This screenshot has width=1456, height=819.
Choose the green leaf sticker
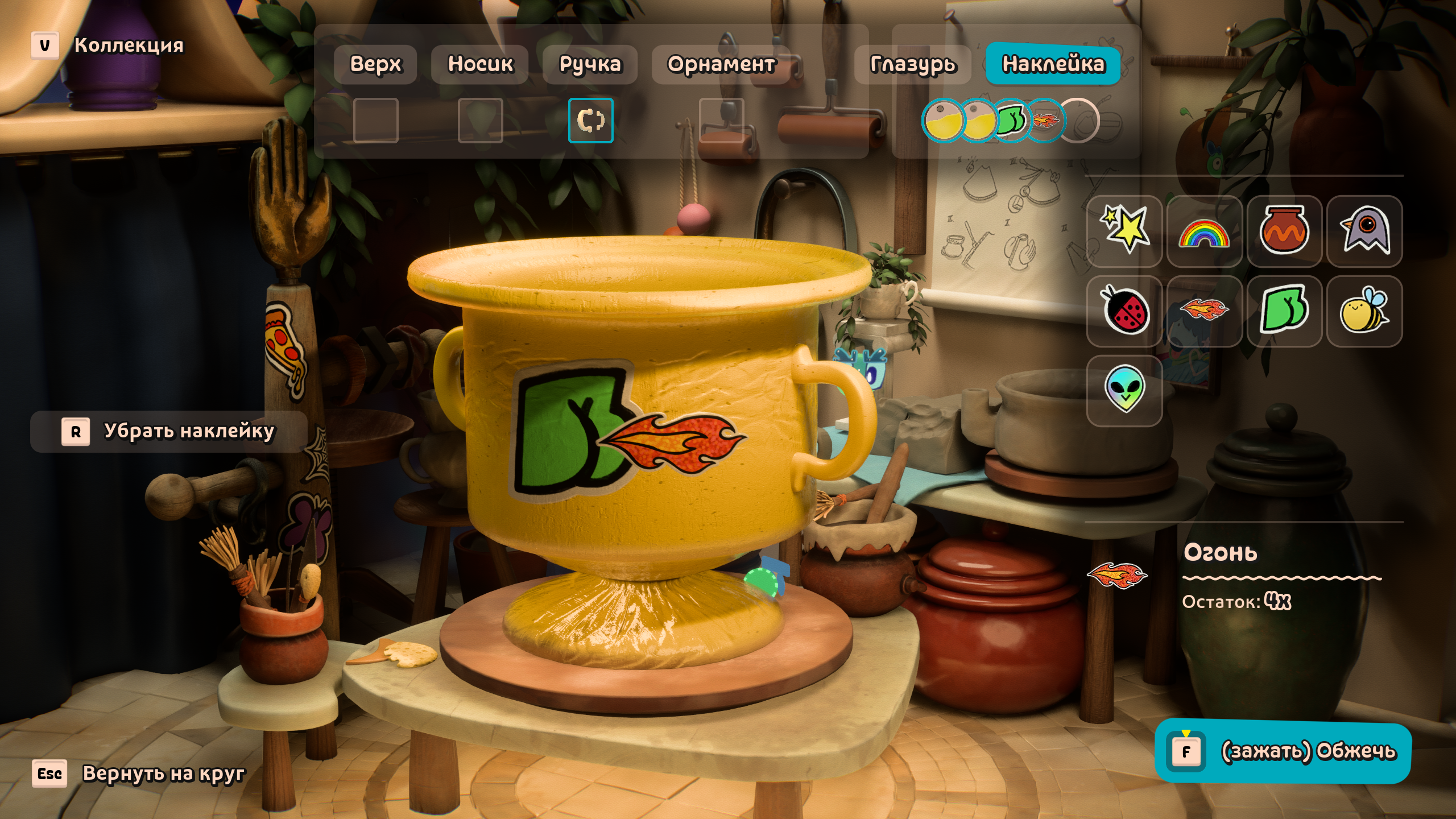point(1284,311)
